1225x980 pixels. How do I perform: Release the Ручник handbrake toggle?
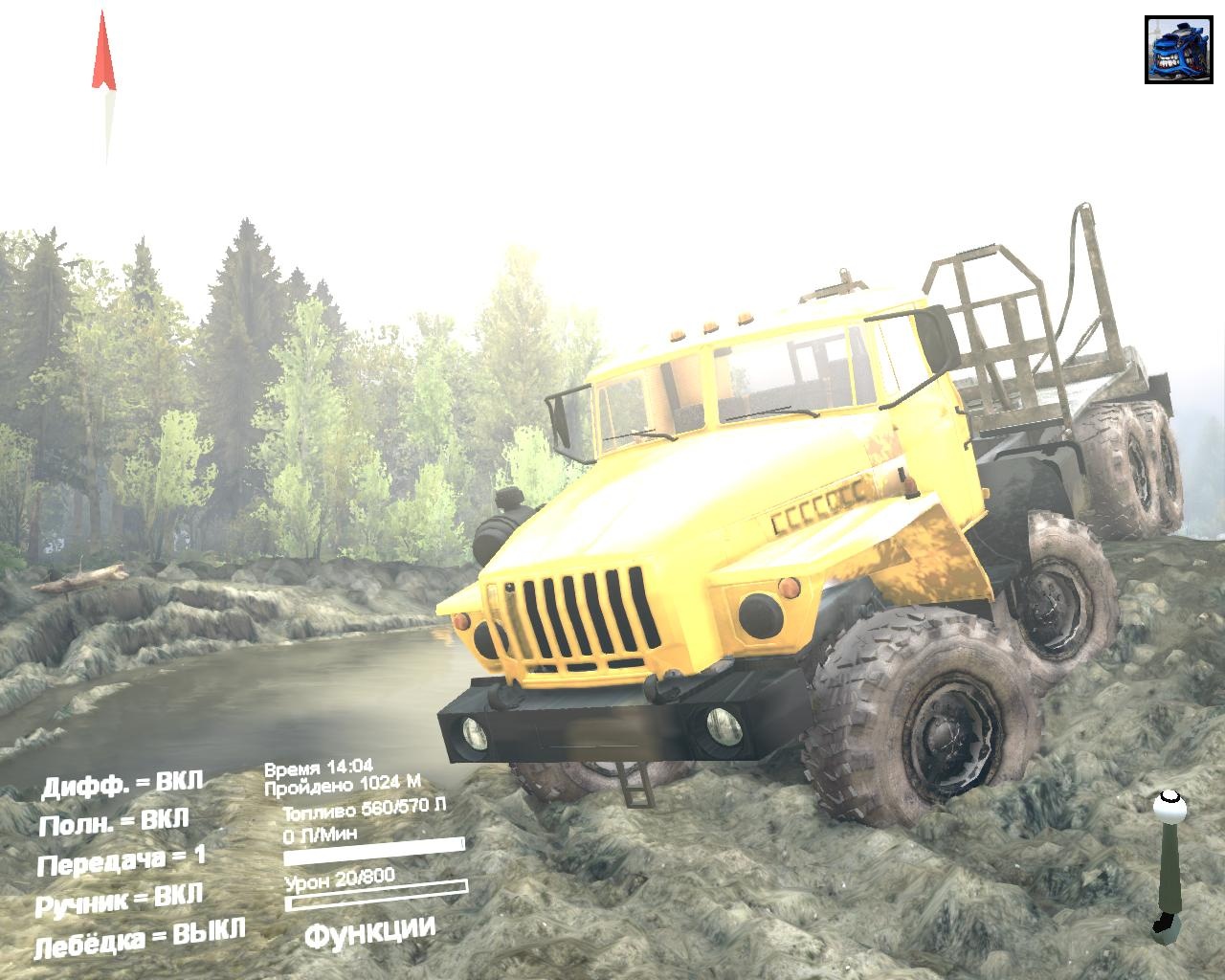[122, 897]
